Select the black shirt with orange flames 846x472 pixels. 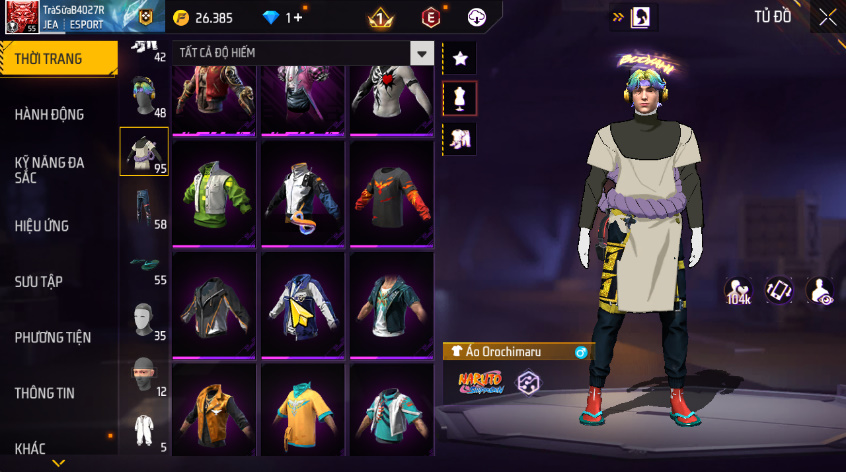pos(391,192)
